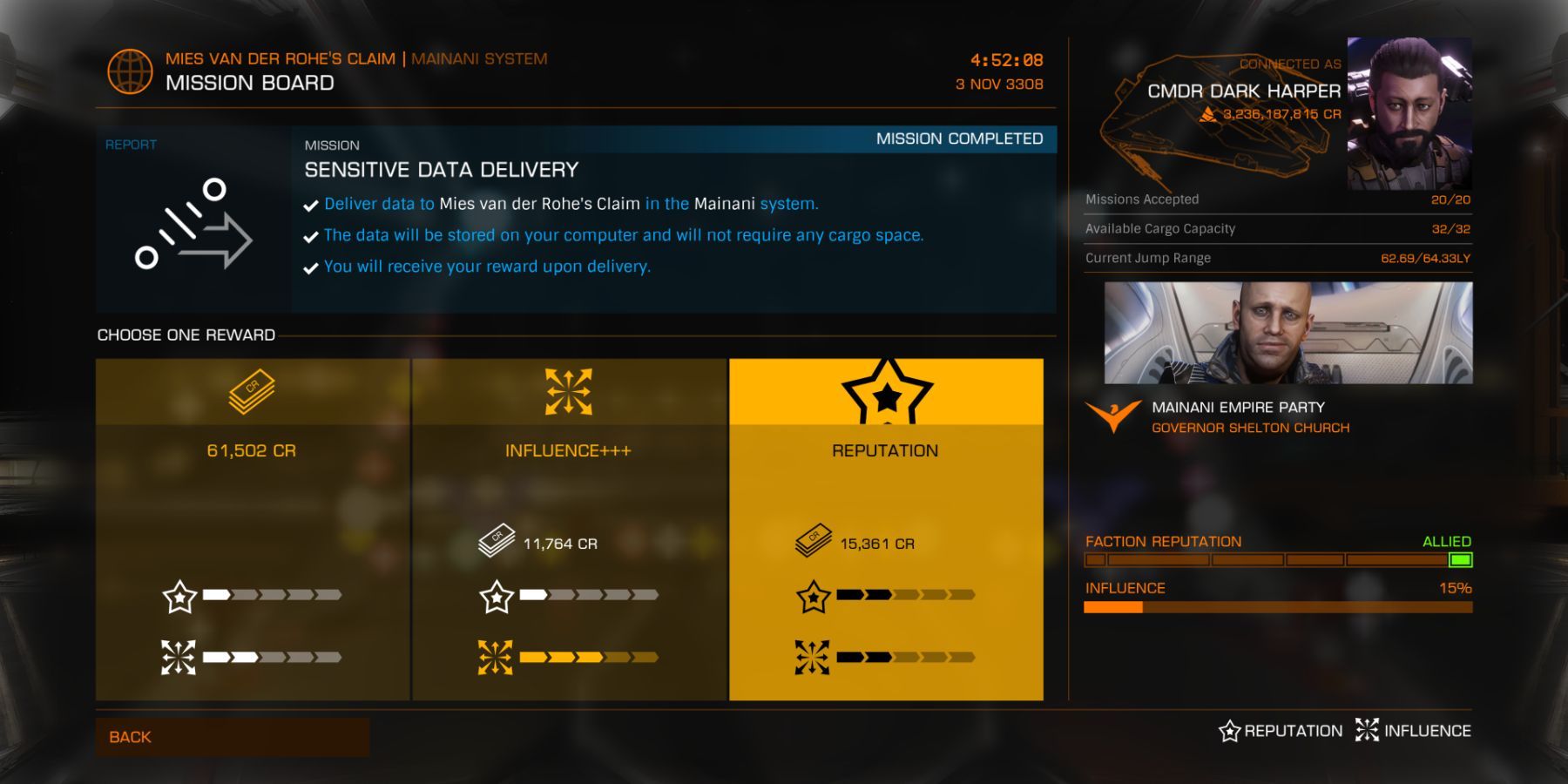
Task: Click the checkmark beside the cargo space note
Action: point(309,235)
